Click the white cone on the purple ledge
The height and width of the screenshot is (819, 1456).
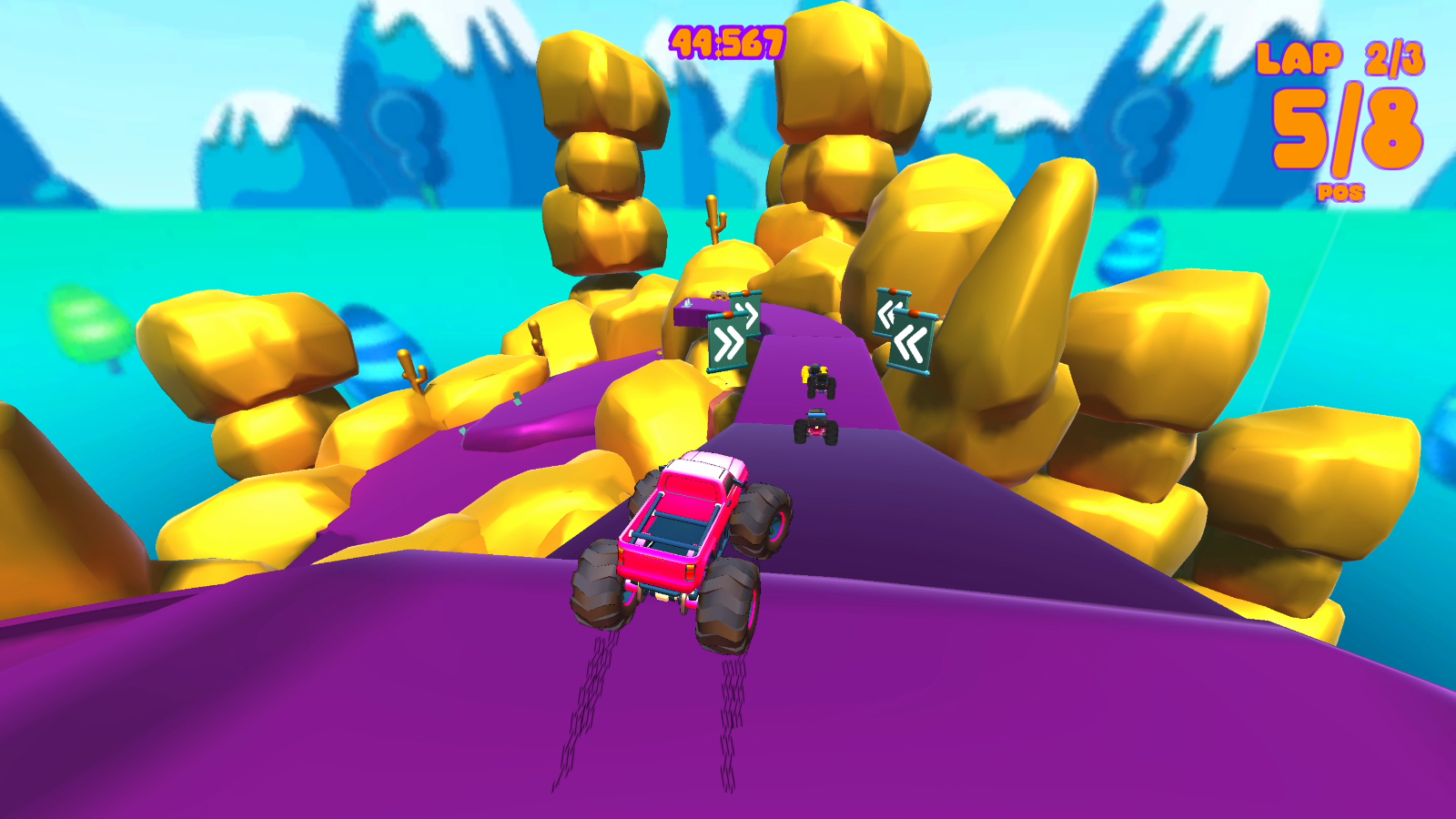tap(688, 303)
